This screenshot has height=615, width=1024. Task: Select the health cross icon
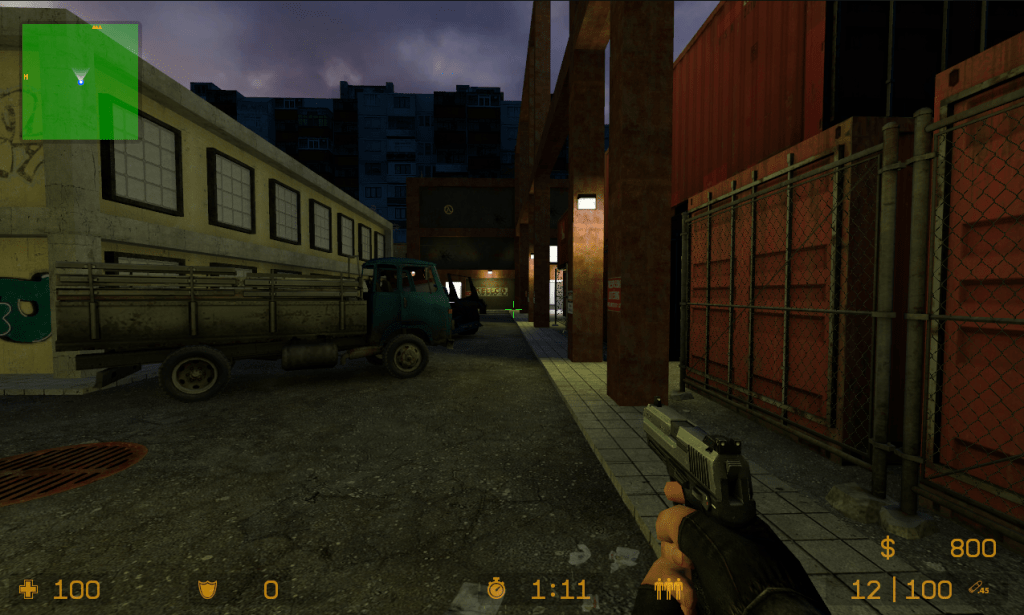pos(28,590)
